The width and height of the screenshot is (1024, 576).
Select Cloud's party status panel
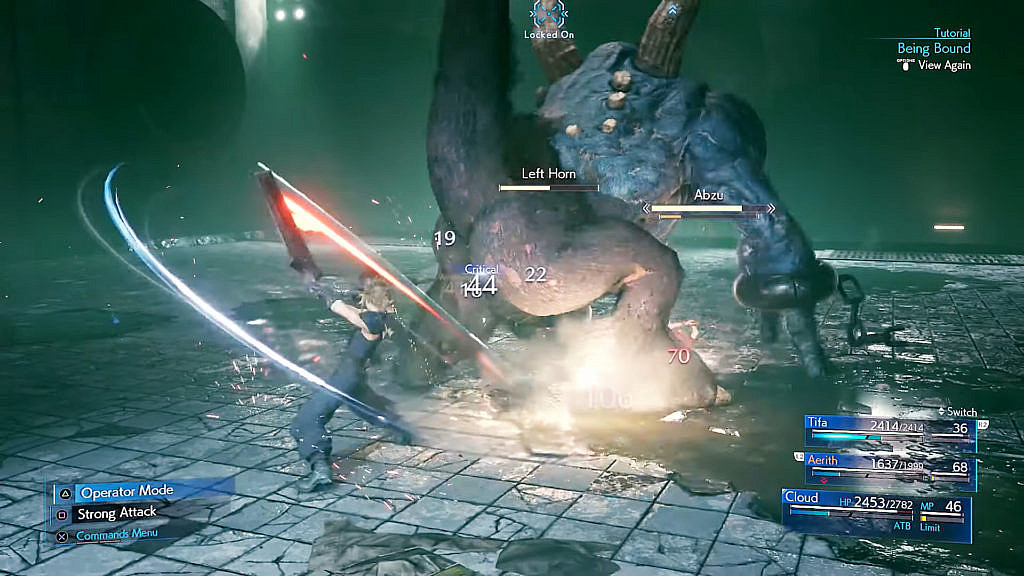point(877,508)
